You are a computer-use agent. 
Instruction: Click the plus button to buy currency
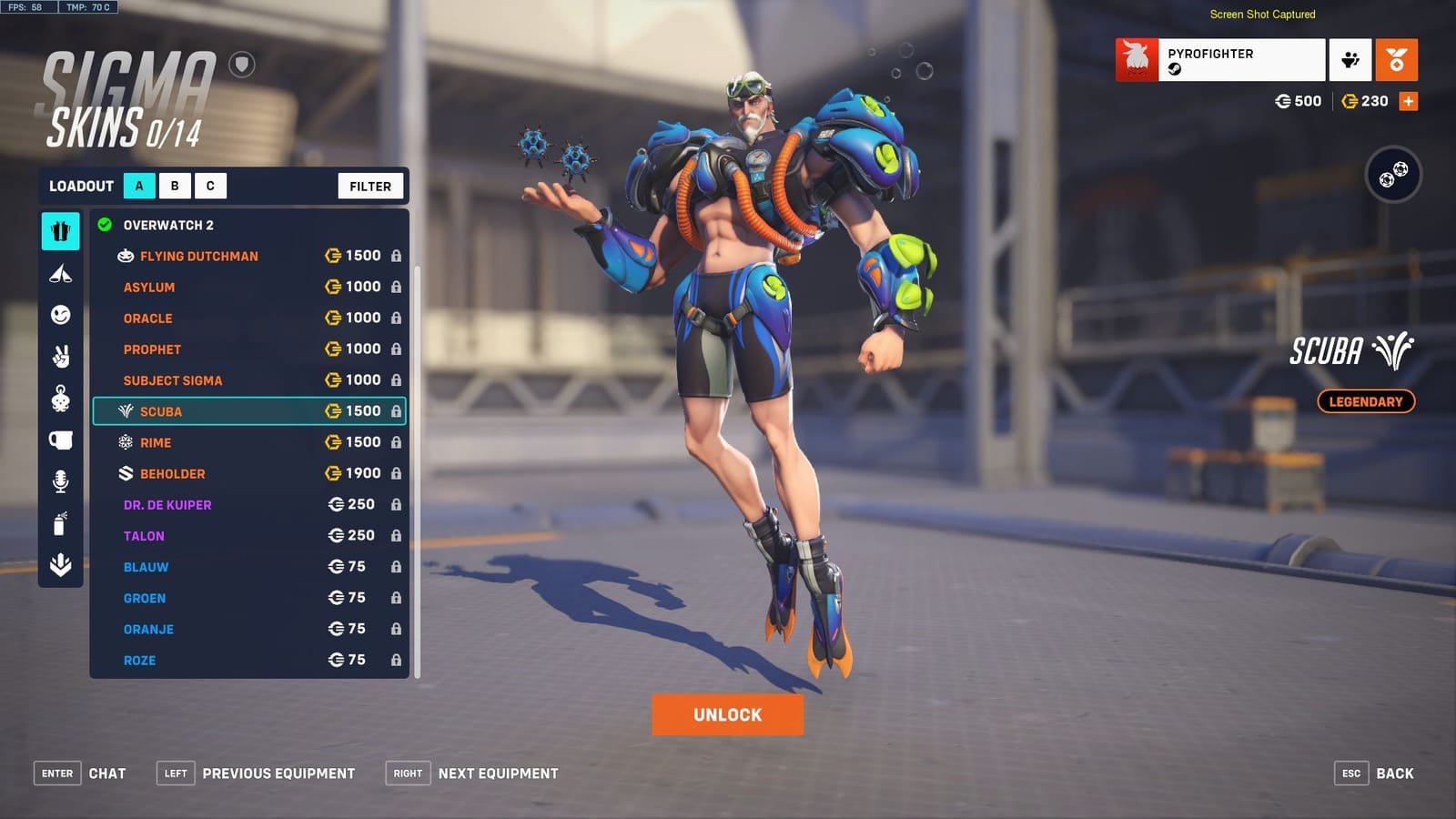(x=1409, y=101)
